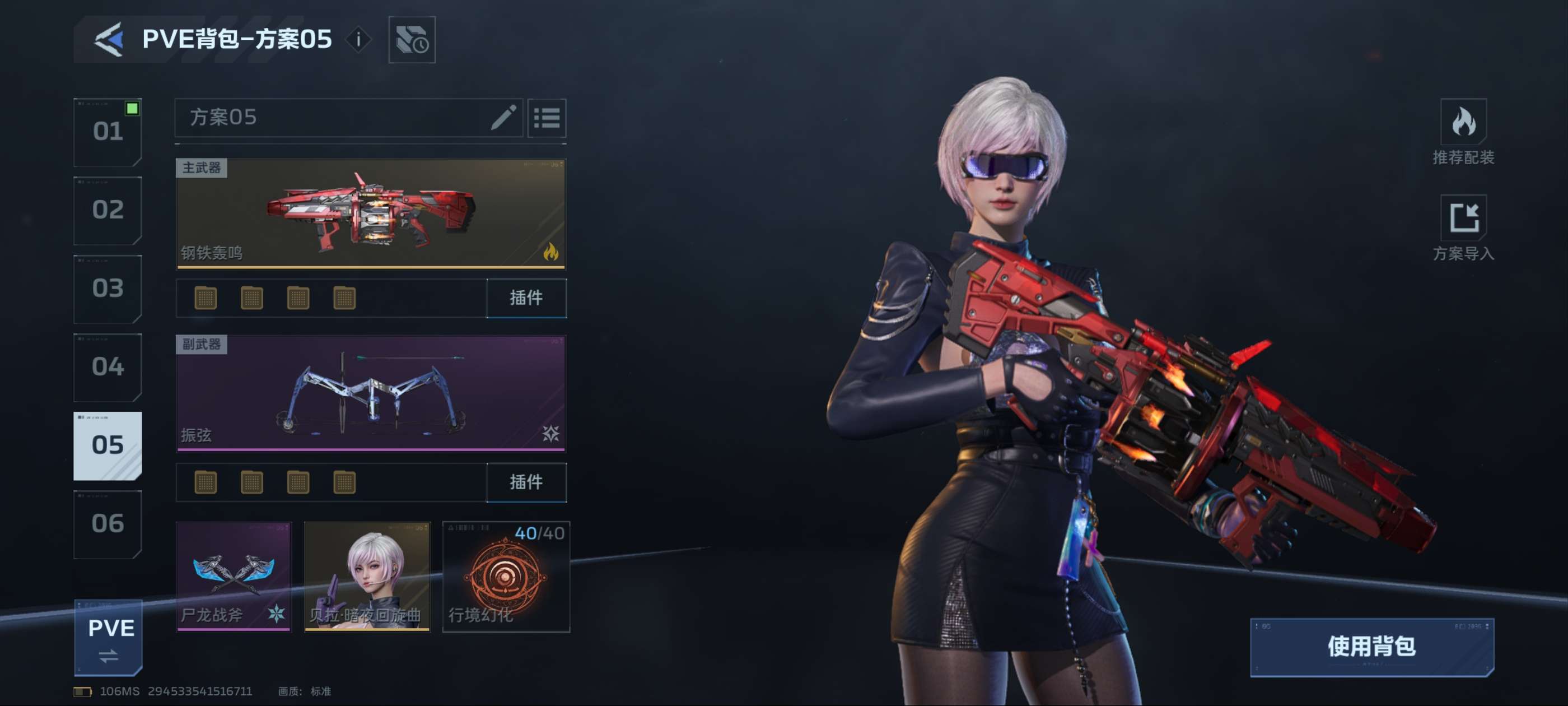Open 推荐配装 recommended loadouts
The width and height of the screenshot is (1568, 706).
pos(1463,132)
